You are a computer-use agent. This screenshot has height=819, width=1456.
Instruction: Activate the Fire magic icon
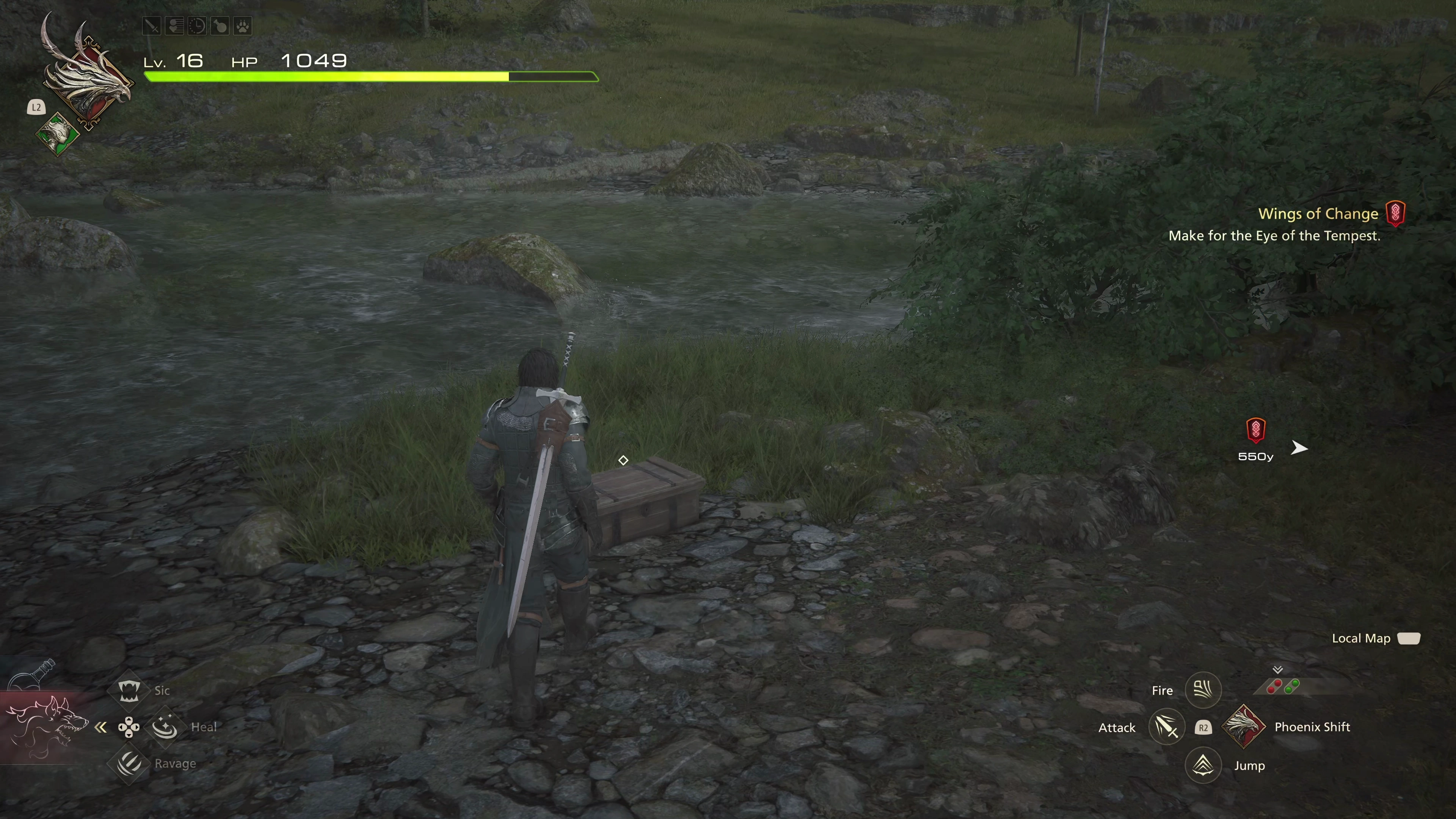1203,690
